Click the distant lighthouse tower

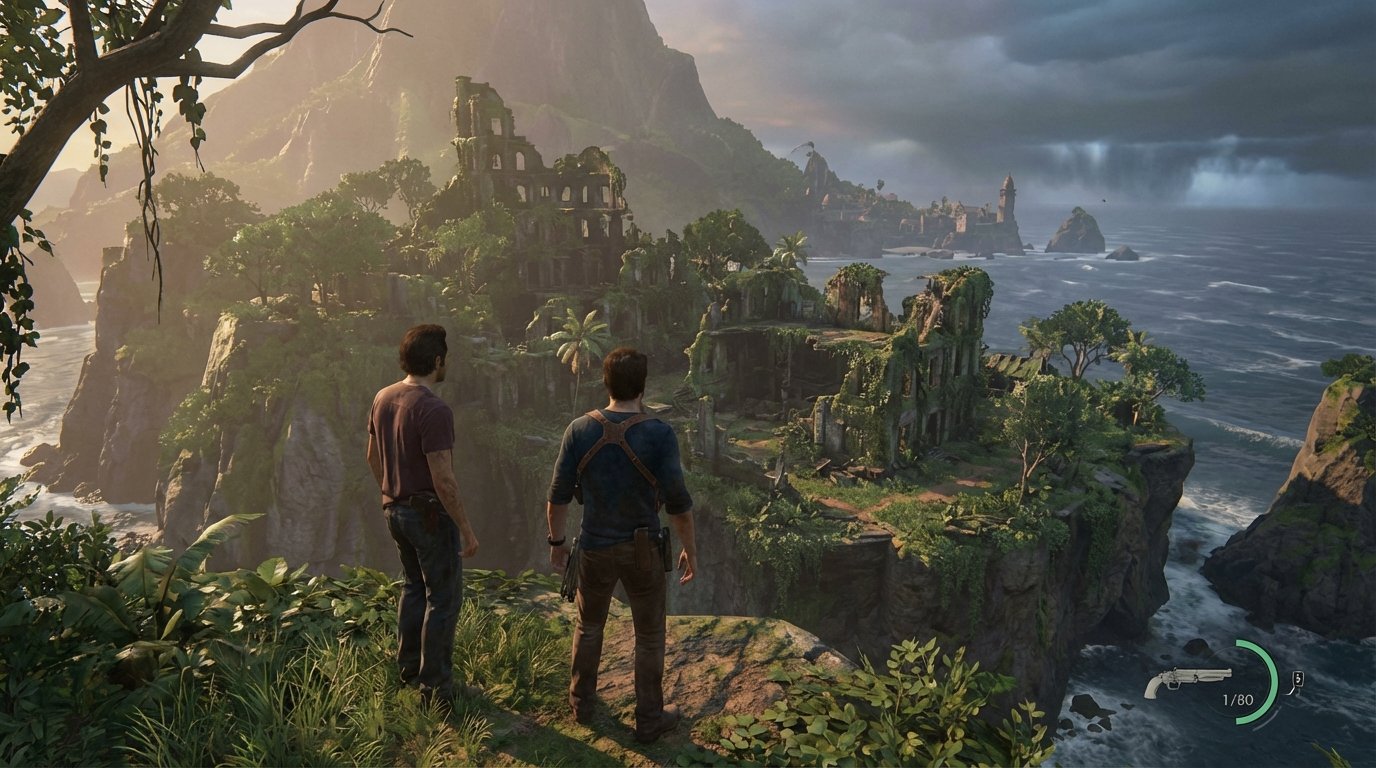point(1005,197)
